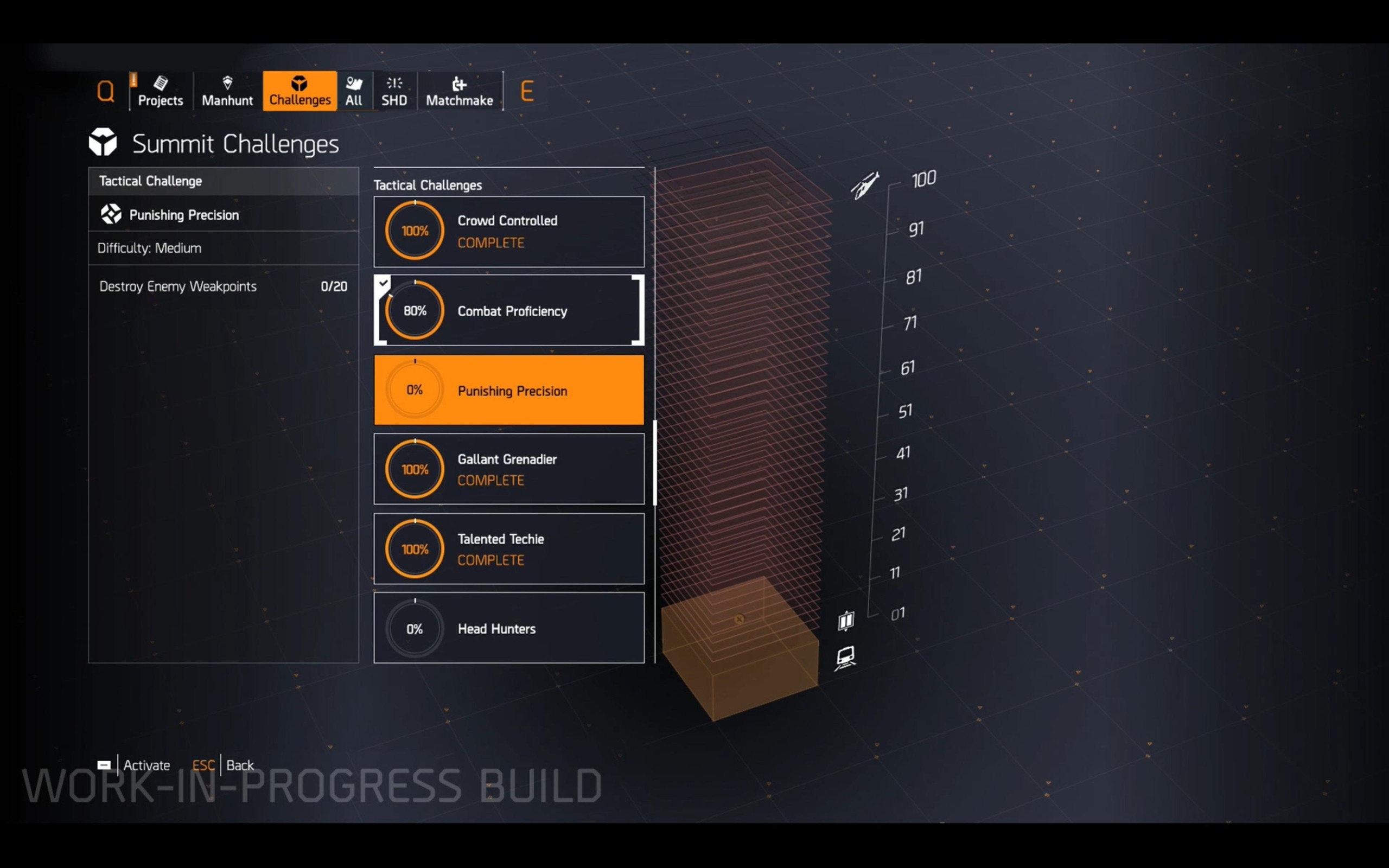Select the Crowd Controlled challenge
Screen dimensions: 1389x868
pos(508,231)
